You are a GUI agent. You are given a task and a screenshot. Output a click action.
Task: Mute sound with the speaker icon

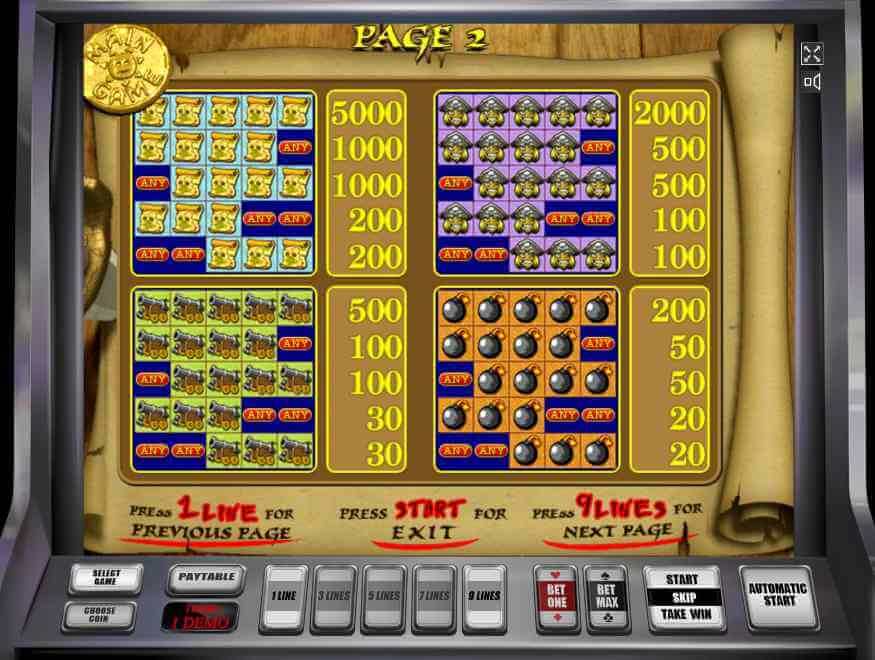click(x=811, y=82)
